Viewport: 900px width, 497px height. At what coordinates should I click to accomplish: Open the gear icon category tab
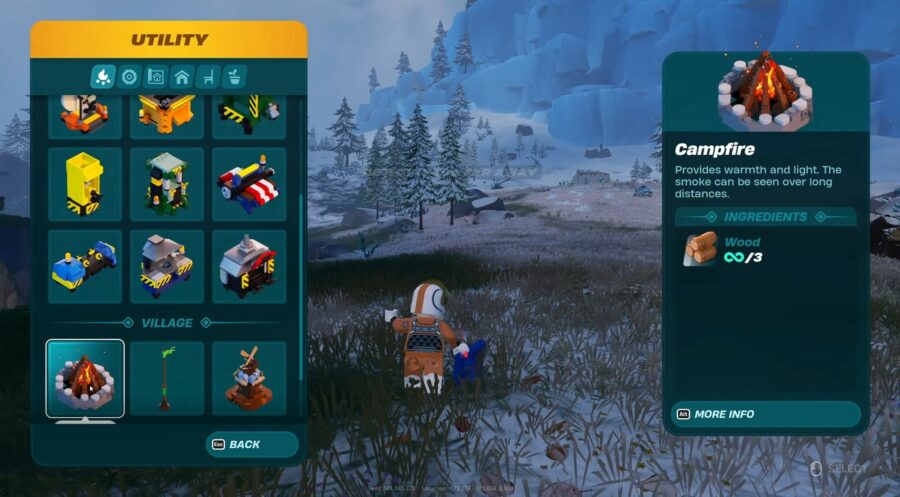coord(129,76)
